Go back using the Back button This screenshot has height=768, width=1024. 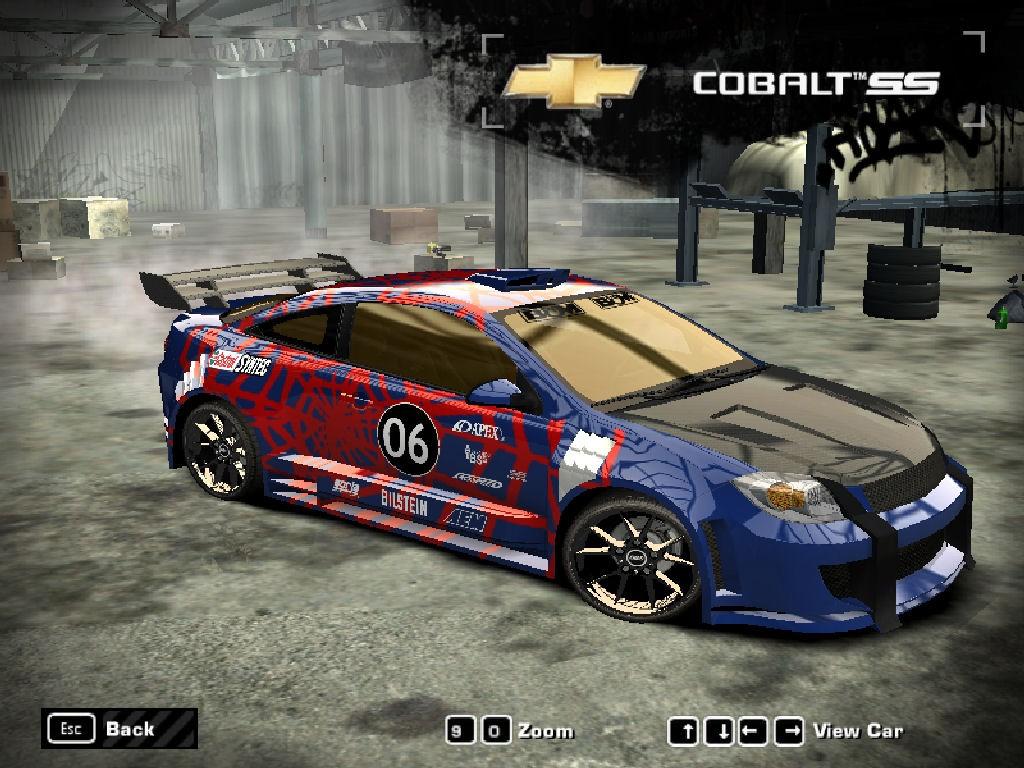[118, 728]
